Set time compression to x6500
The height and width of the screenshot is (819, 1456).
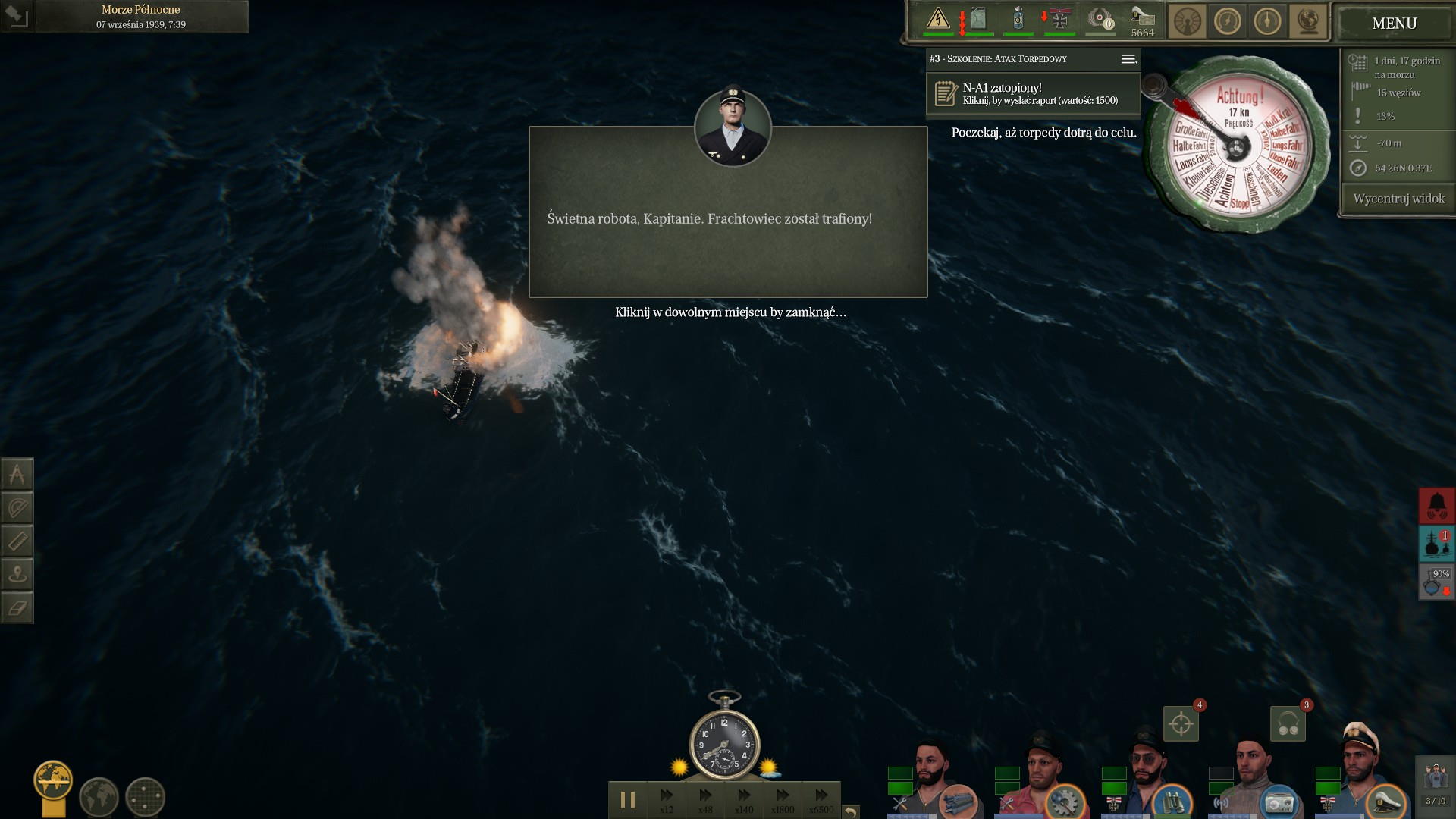pyautogui.click(x=821, y=799)
